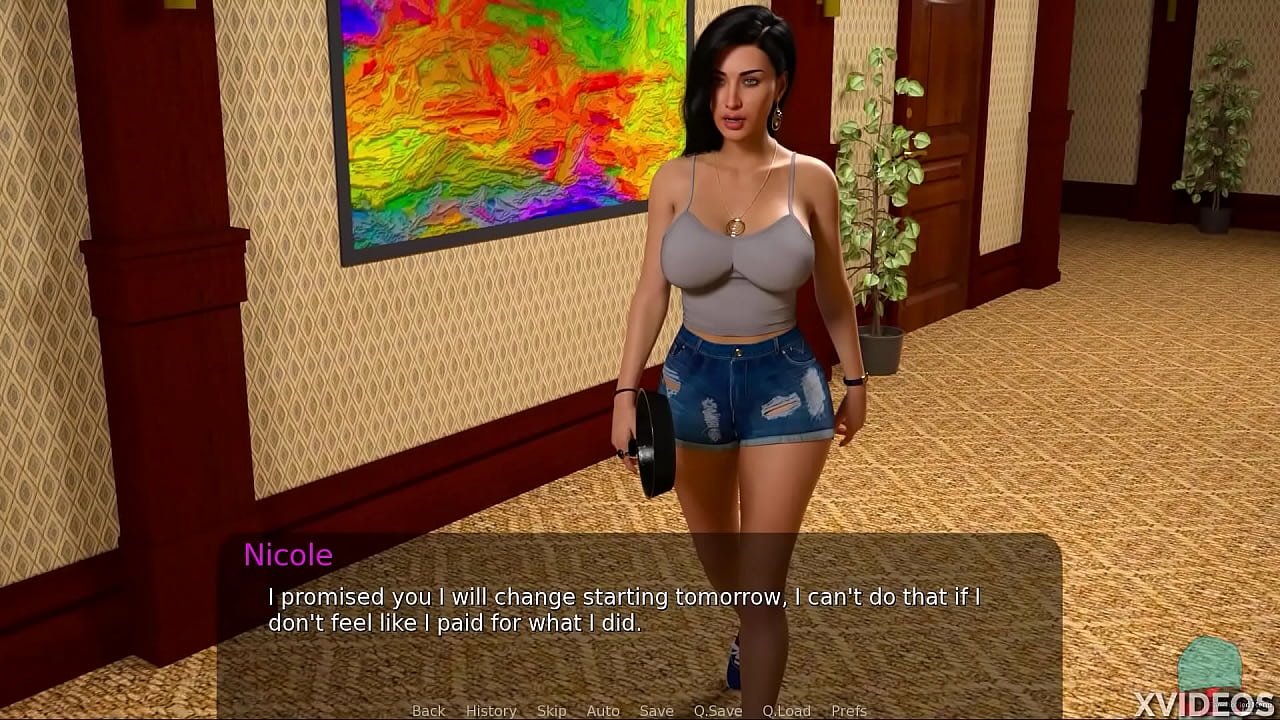
Task: Select the Auto icon in the quick menu
Action: point(603,710)
